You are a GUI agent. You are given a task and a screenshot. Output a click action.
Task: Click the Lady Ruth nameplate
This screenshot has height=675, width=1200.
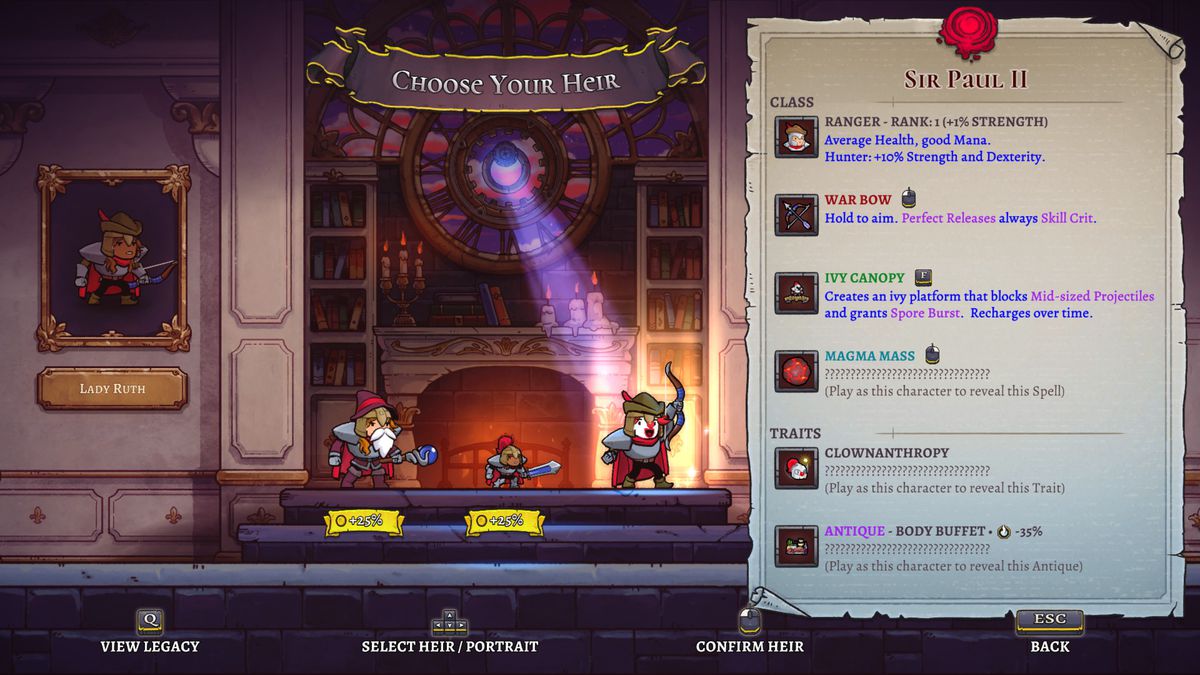point(112,389)
